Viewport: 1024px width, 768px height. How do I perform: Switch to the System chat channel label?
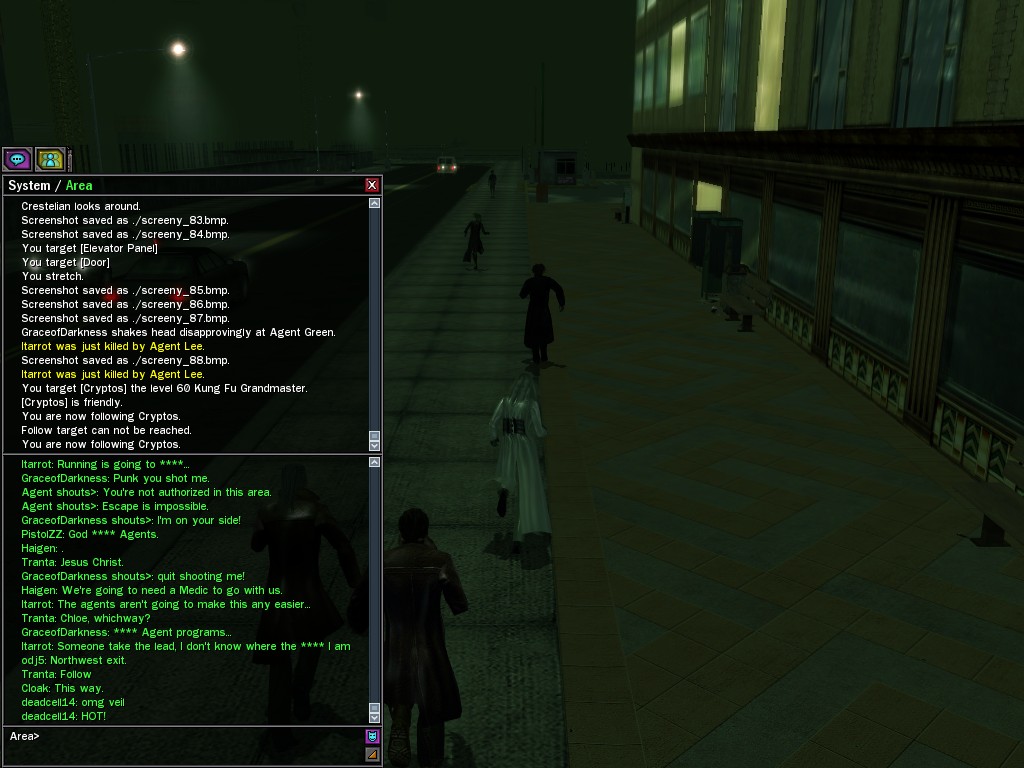tap(29, 185)
